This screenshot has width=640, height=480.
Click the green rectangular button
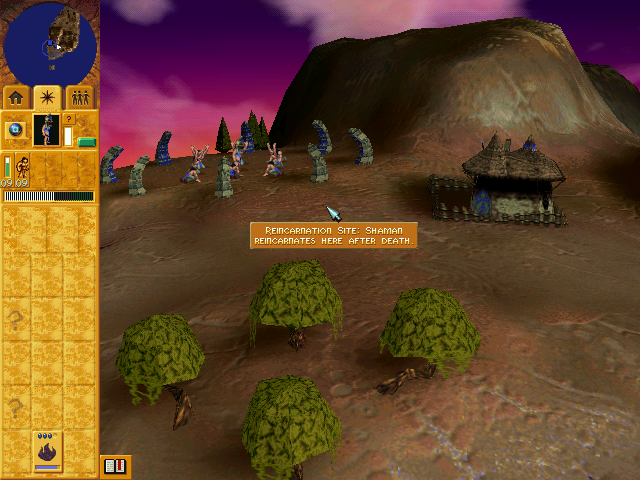[87, 142]
